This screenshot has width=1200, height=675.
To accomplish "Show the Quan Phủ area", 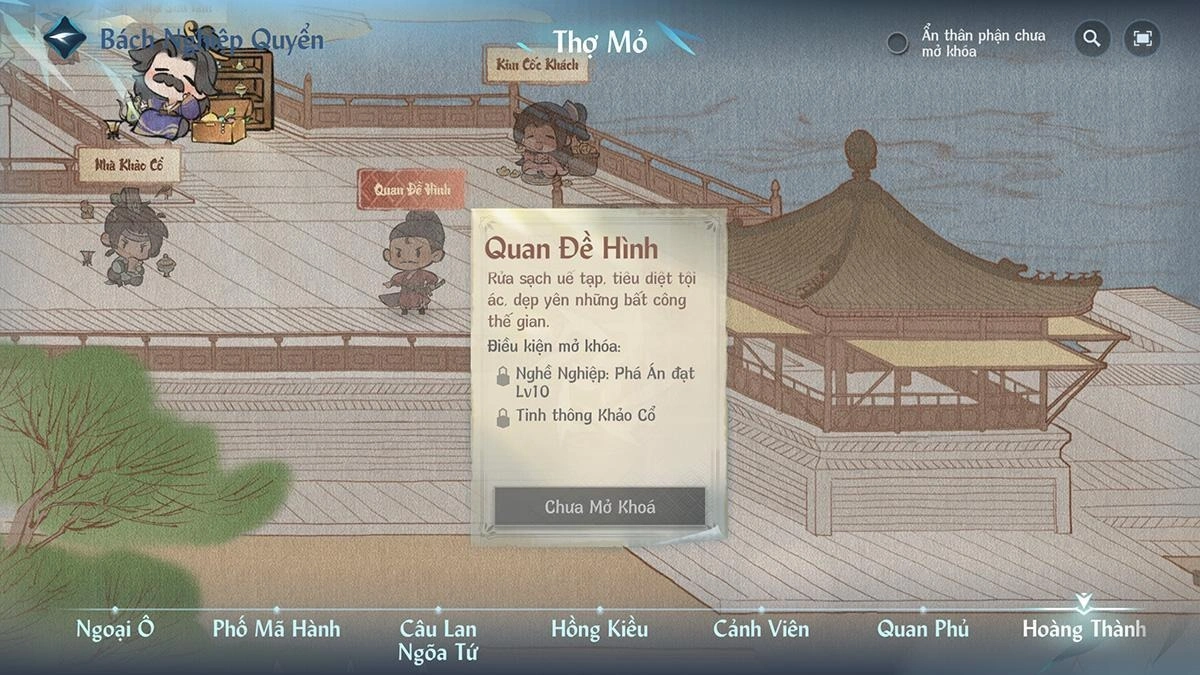I will coord(923,629).
